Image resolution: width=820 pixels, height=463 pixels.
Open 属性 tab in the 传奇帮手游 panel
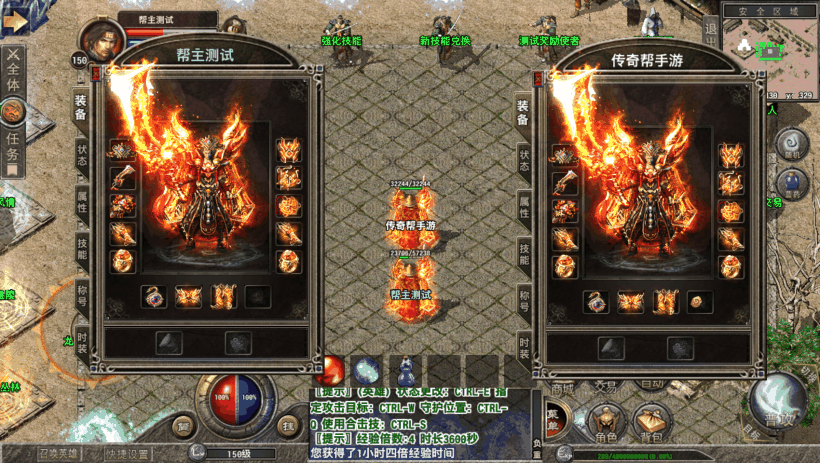point(523,206)
